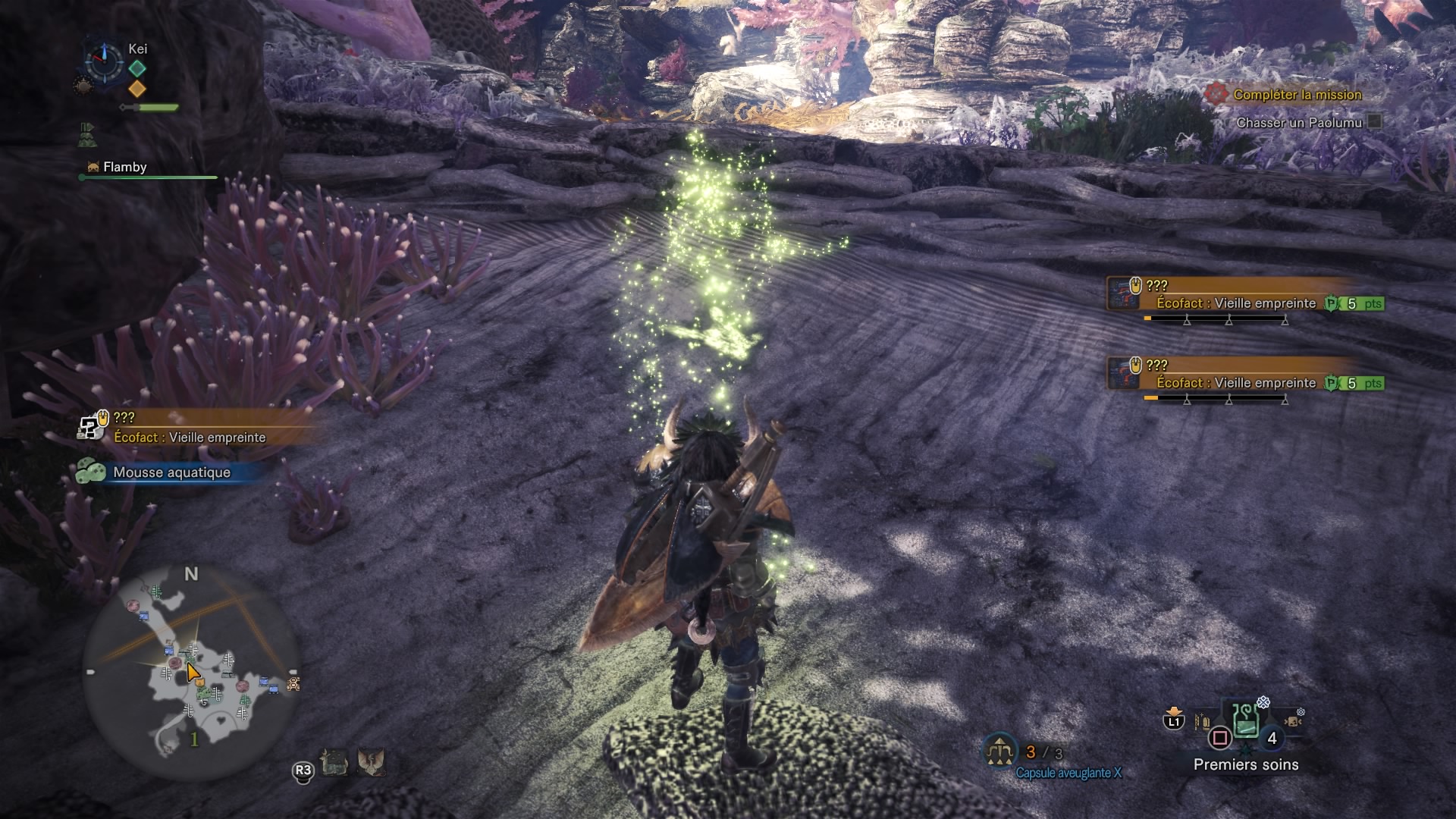Select the Premiers soins item icon
The image size is (1456, 819).
[x=1245, y=722]
